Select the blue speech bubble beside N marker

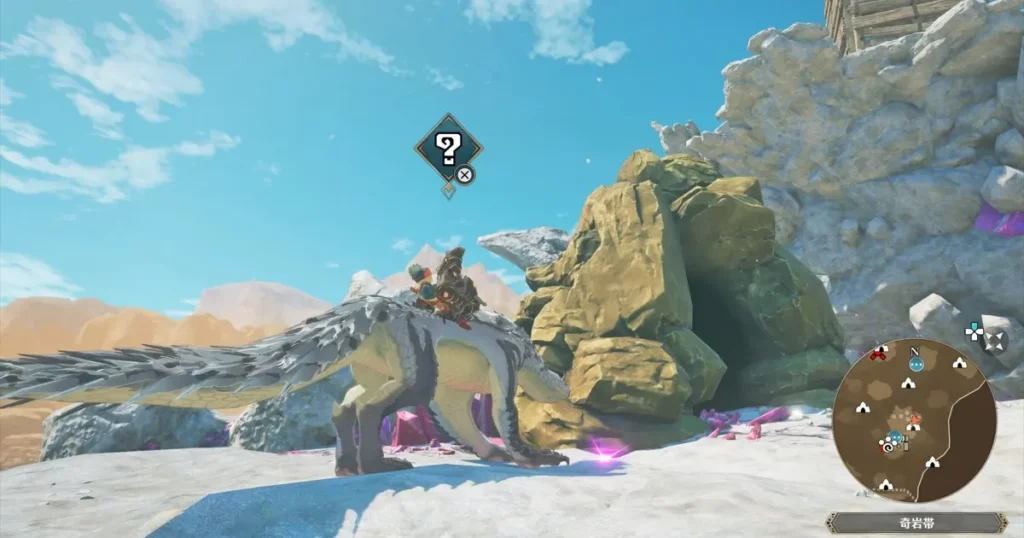[x=916, y=365]
